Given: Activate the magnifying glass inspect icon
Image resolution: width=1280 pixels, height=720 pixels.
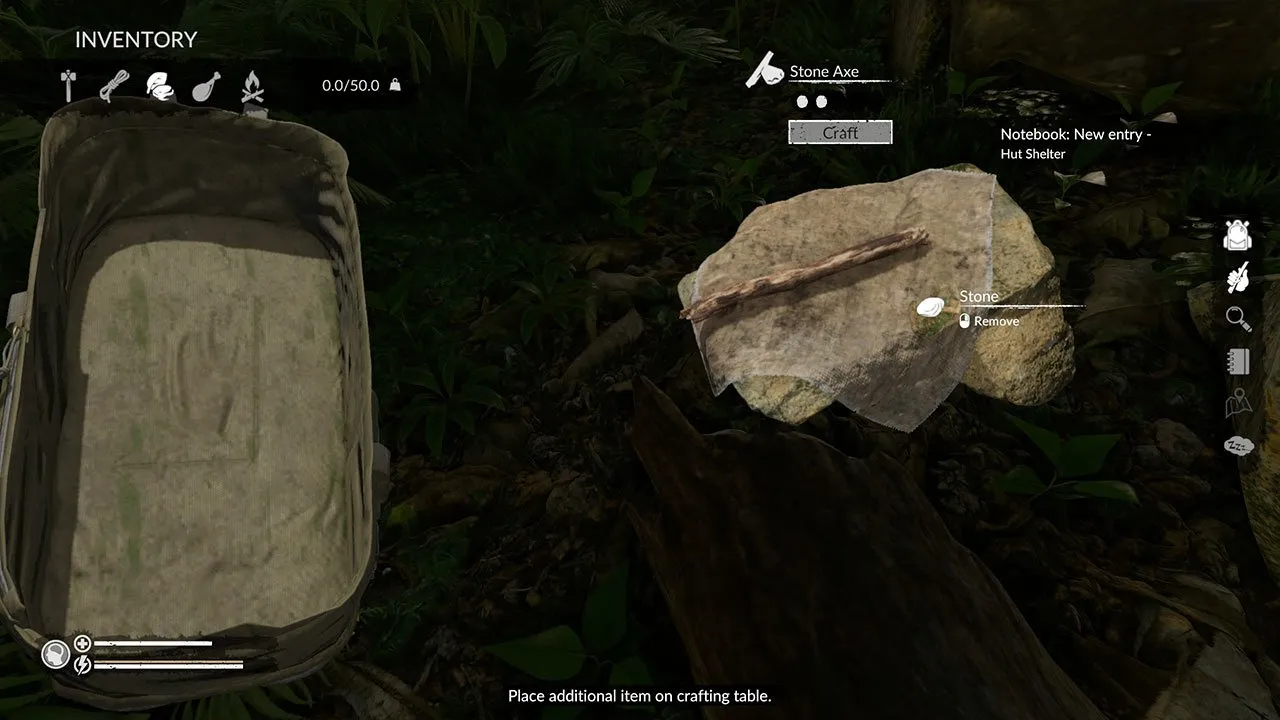Looking at the screenshot, I should tap(1239, 319).
